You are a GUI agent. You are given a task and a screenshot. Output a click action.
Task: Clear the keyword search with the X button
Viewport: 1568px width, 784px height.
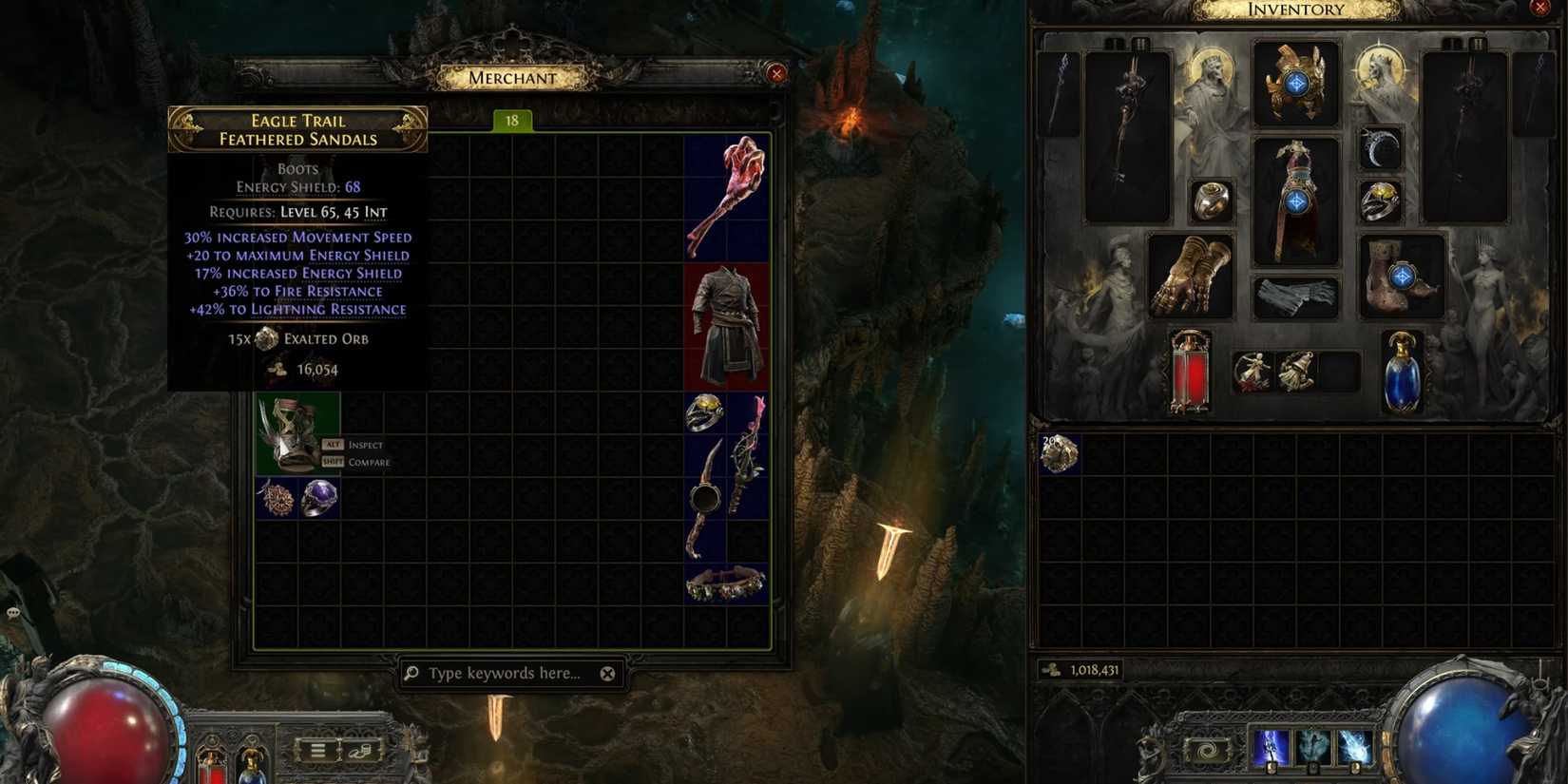[x=607, y=673]
